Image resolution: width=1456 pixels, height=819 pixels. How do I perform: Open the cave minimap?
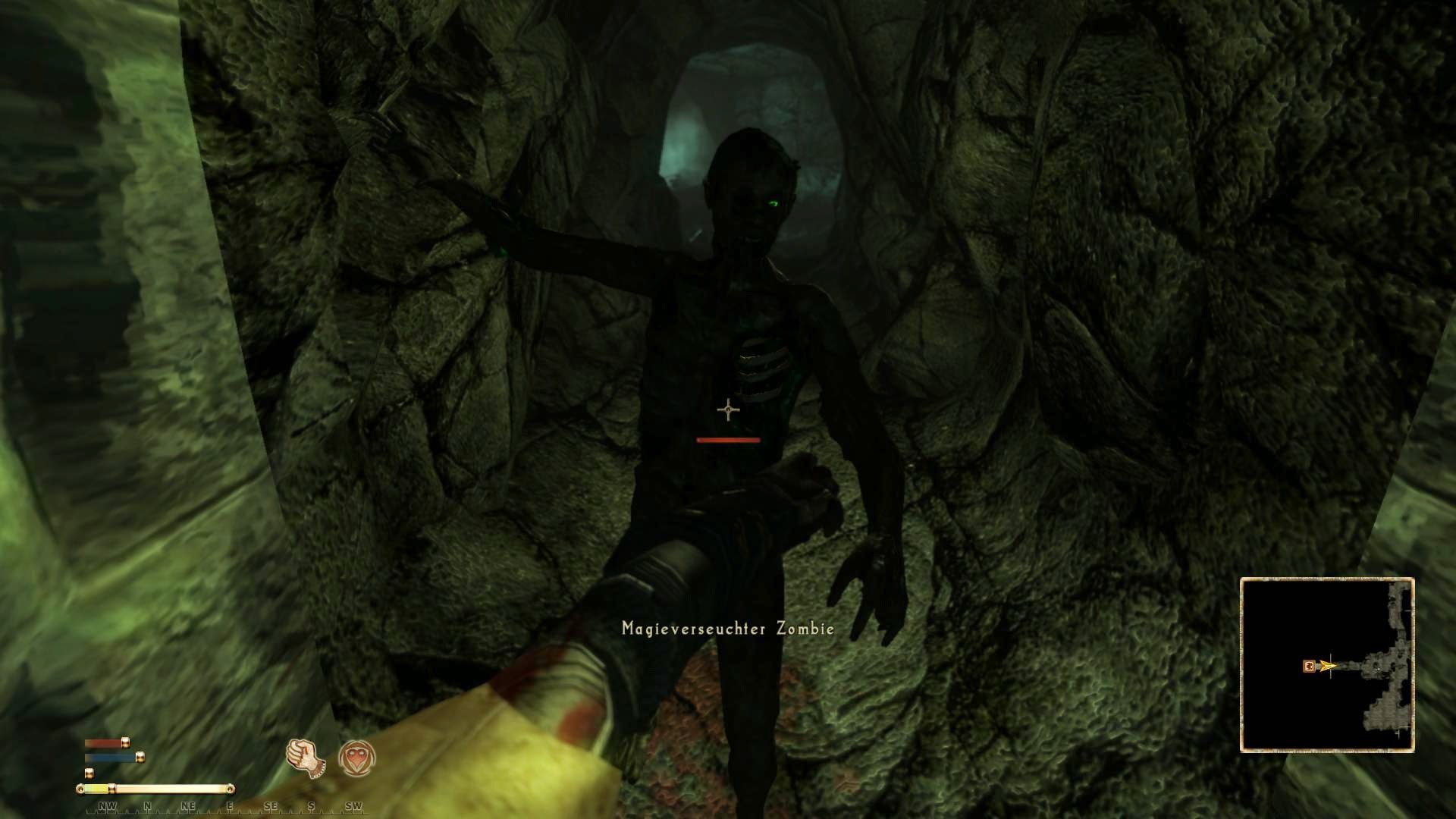click(x=1327, y=665)
